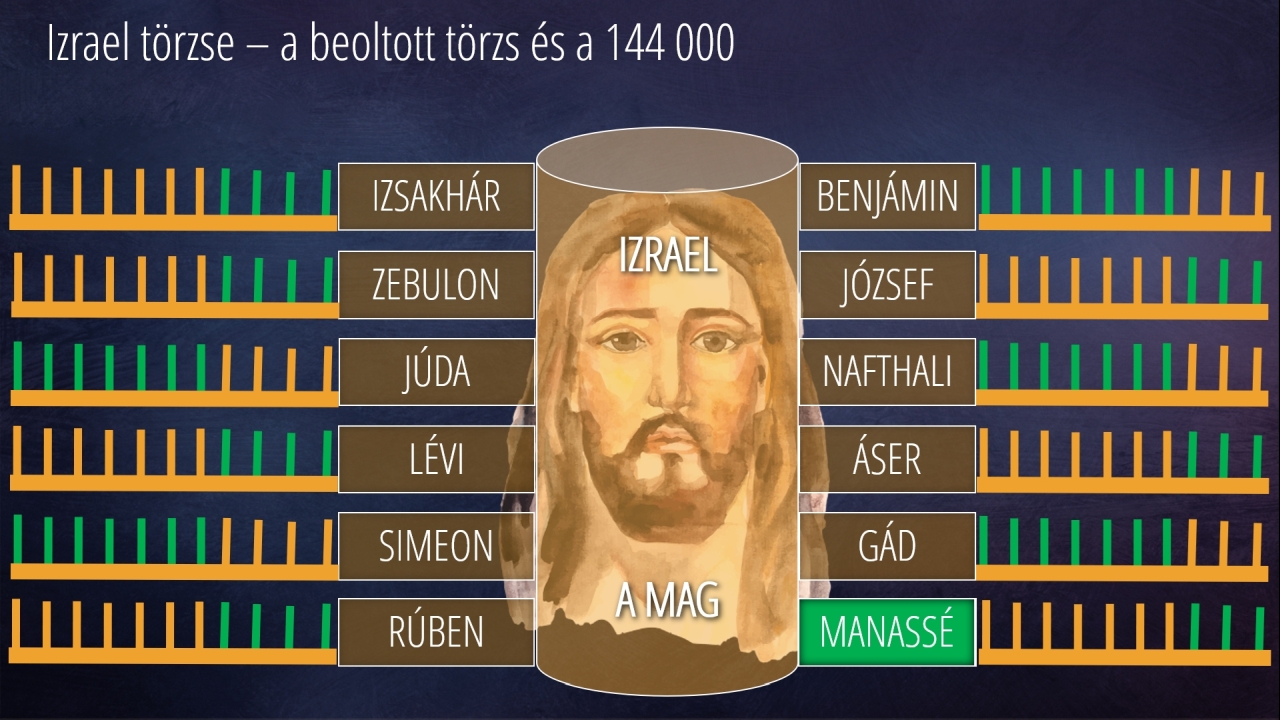Click the JÚDA label
The width and height of the screenshot is (1280, 720).
[x=436, y=372]
